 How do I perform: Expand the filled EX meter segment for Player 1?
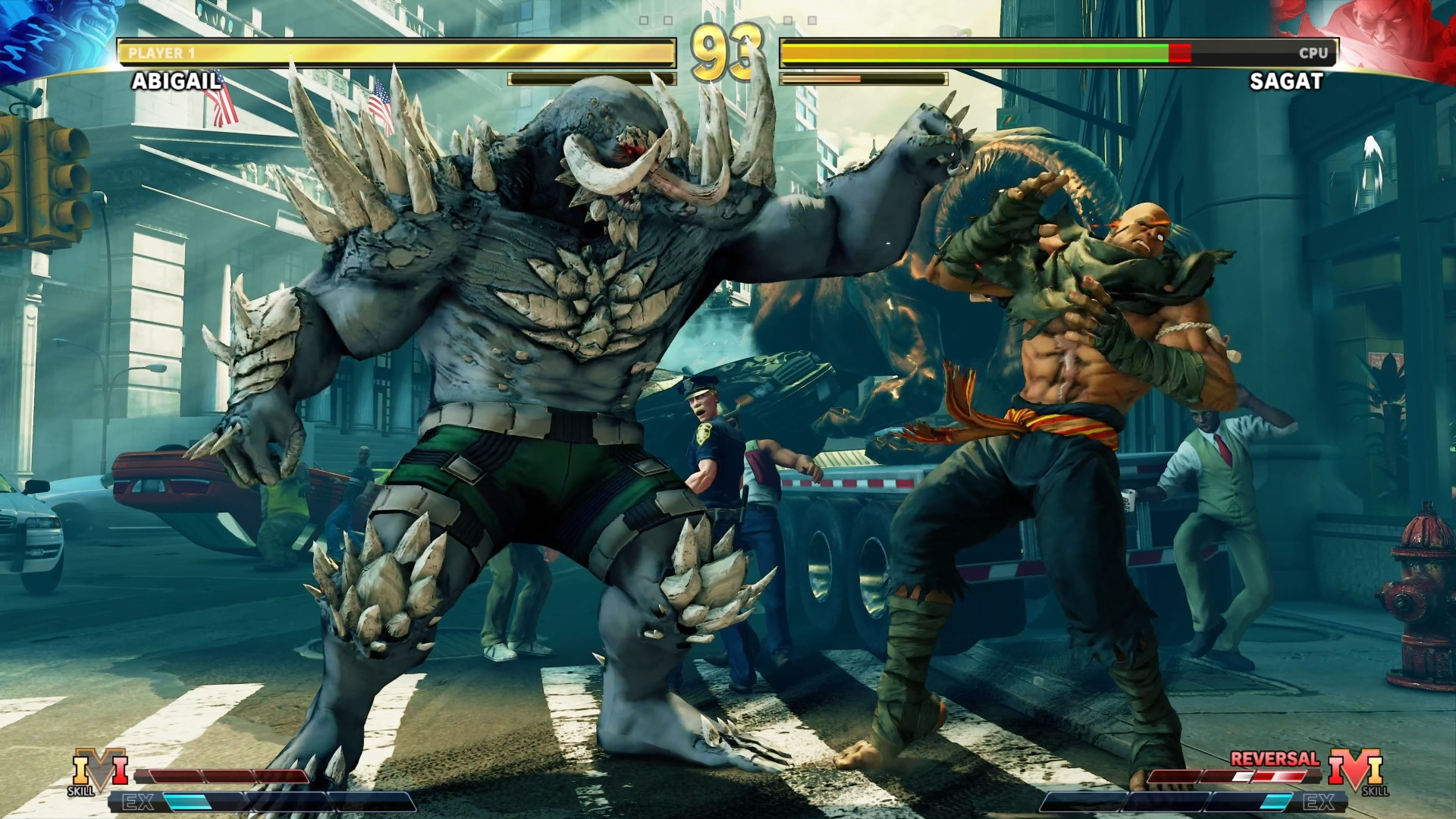pos(188,801)
